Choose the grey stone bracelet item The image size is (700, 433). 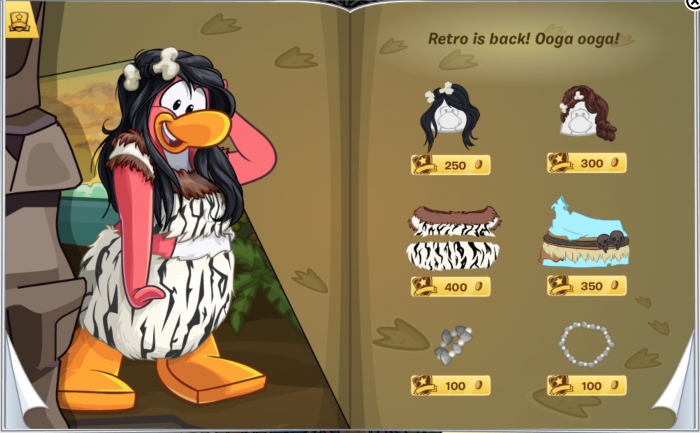[x=453, y=345]
